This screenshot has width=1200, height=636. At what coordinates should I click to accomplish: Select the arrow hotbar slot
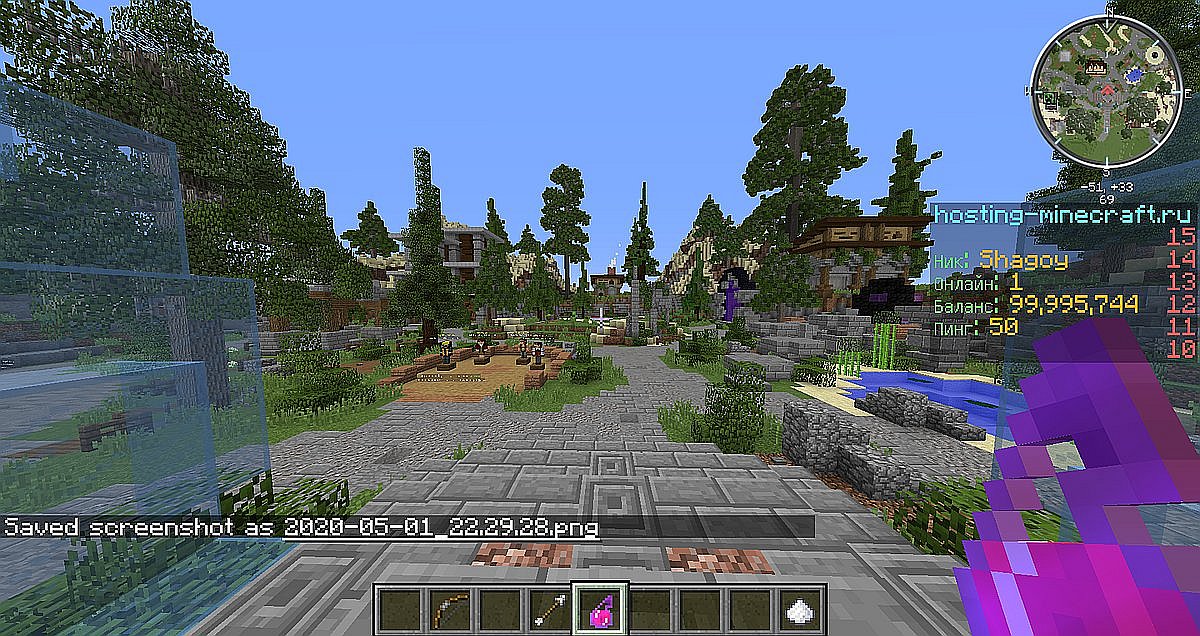coord(547,607)
